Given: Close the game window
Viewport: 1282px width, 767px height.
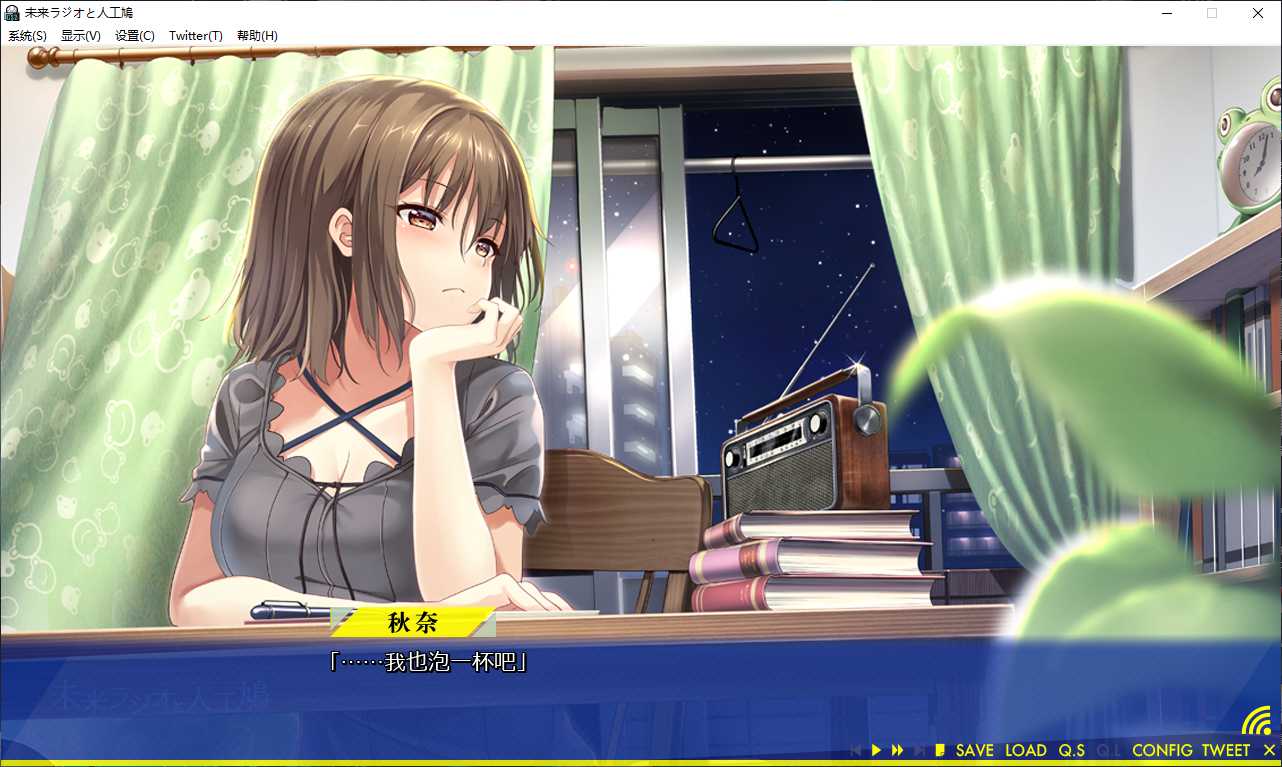Looking at the screenshot, I should point(1258,13).
